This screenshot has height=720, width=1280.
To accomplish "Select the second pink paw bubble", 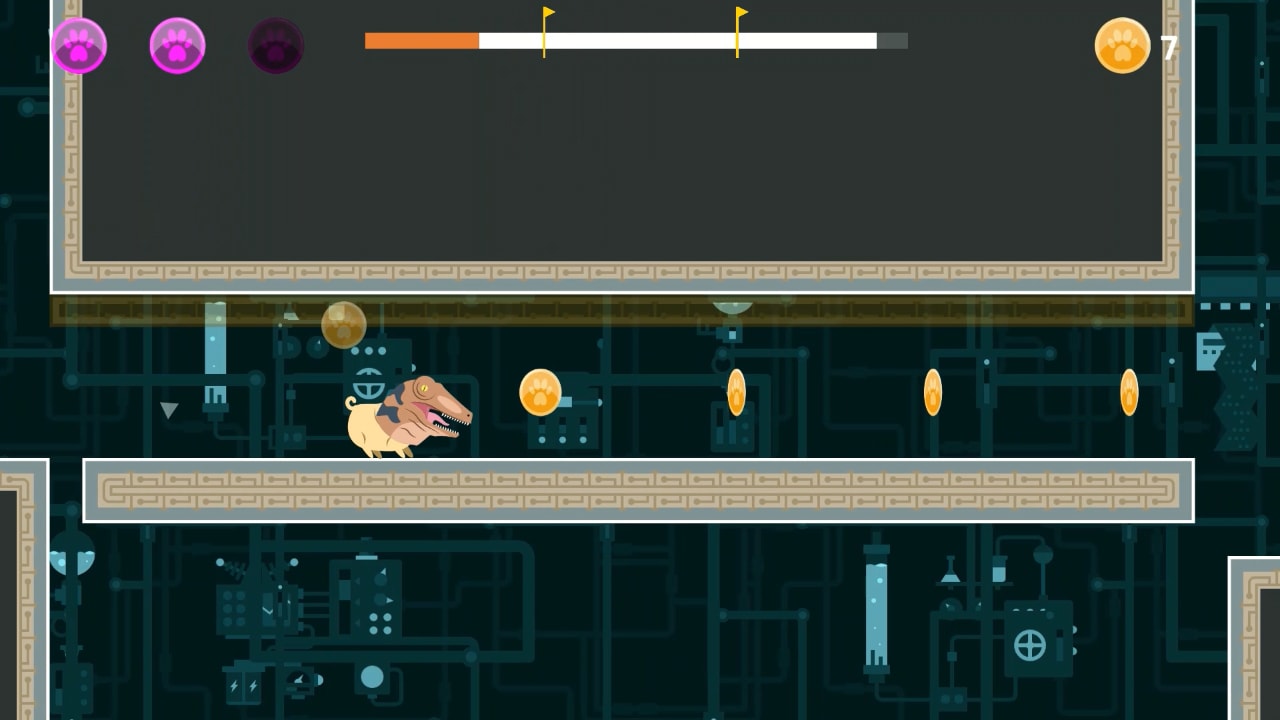I will coord(177,46).
